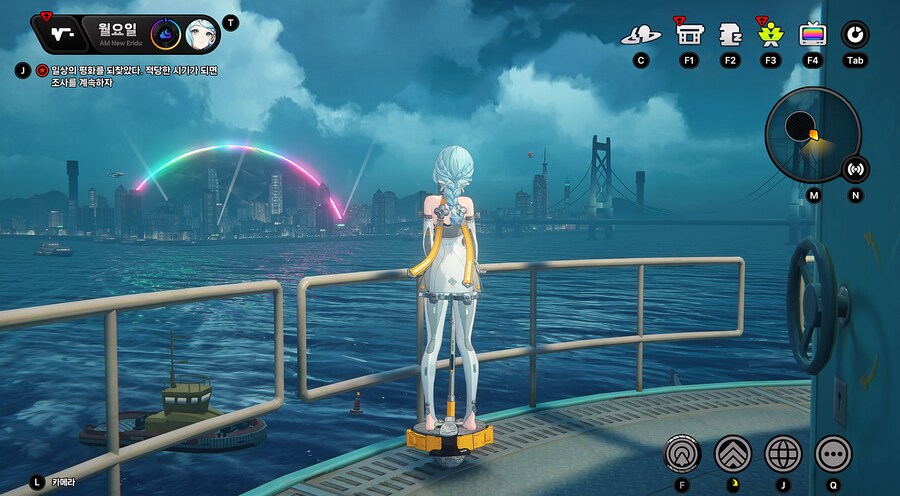Open the Inter-Knot squiggle icon panel
The height and width of the screenshot is (496, 900).
62,33
